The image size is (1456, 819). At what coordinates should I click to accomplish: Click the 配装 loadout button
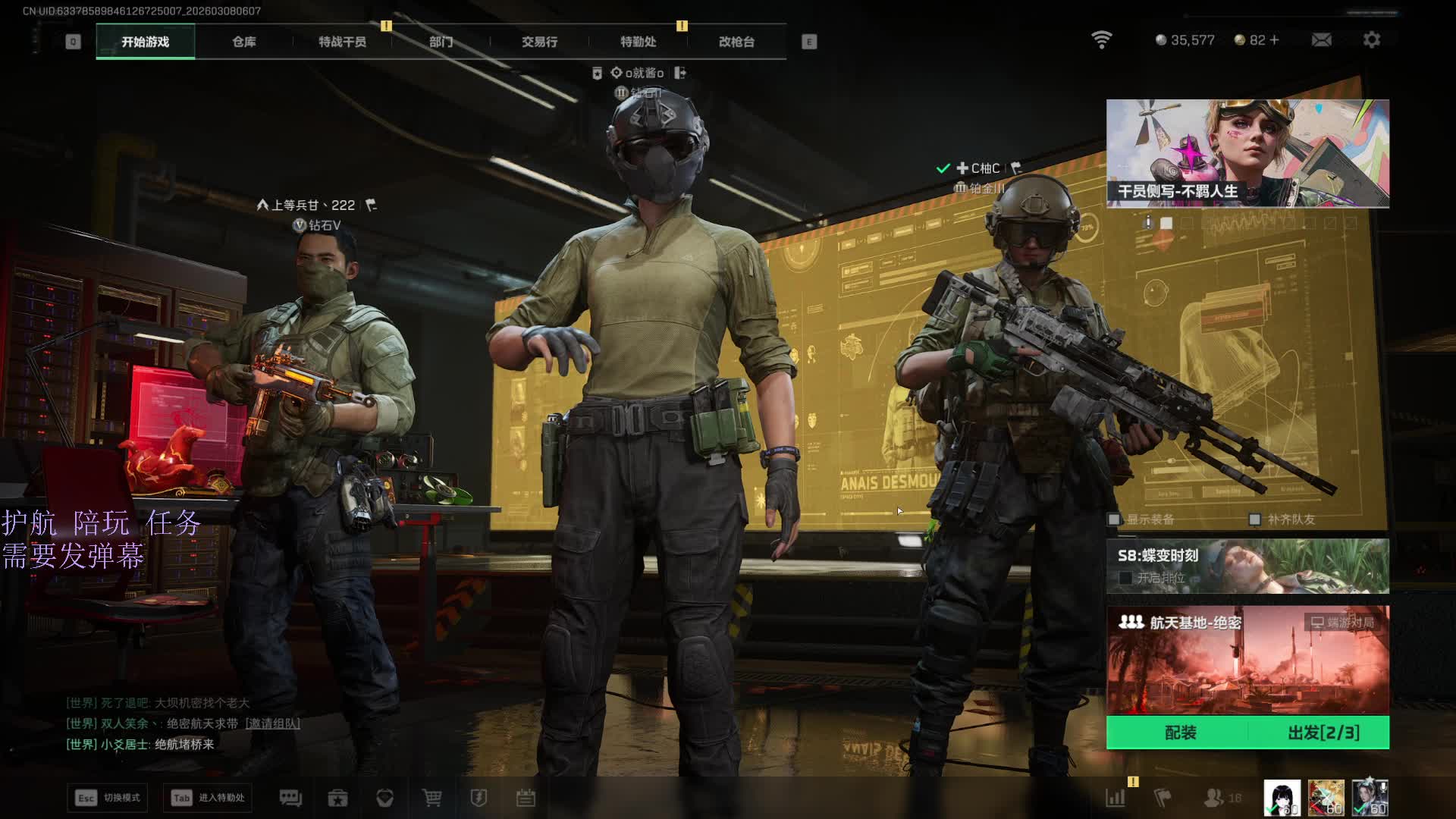click(1180, 733)
